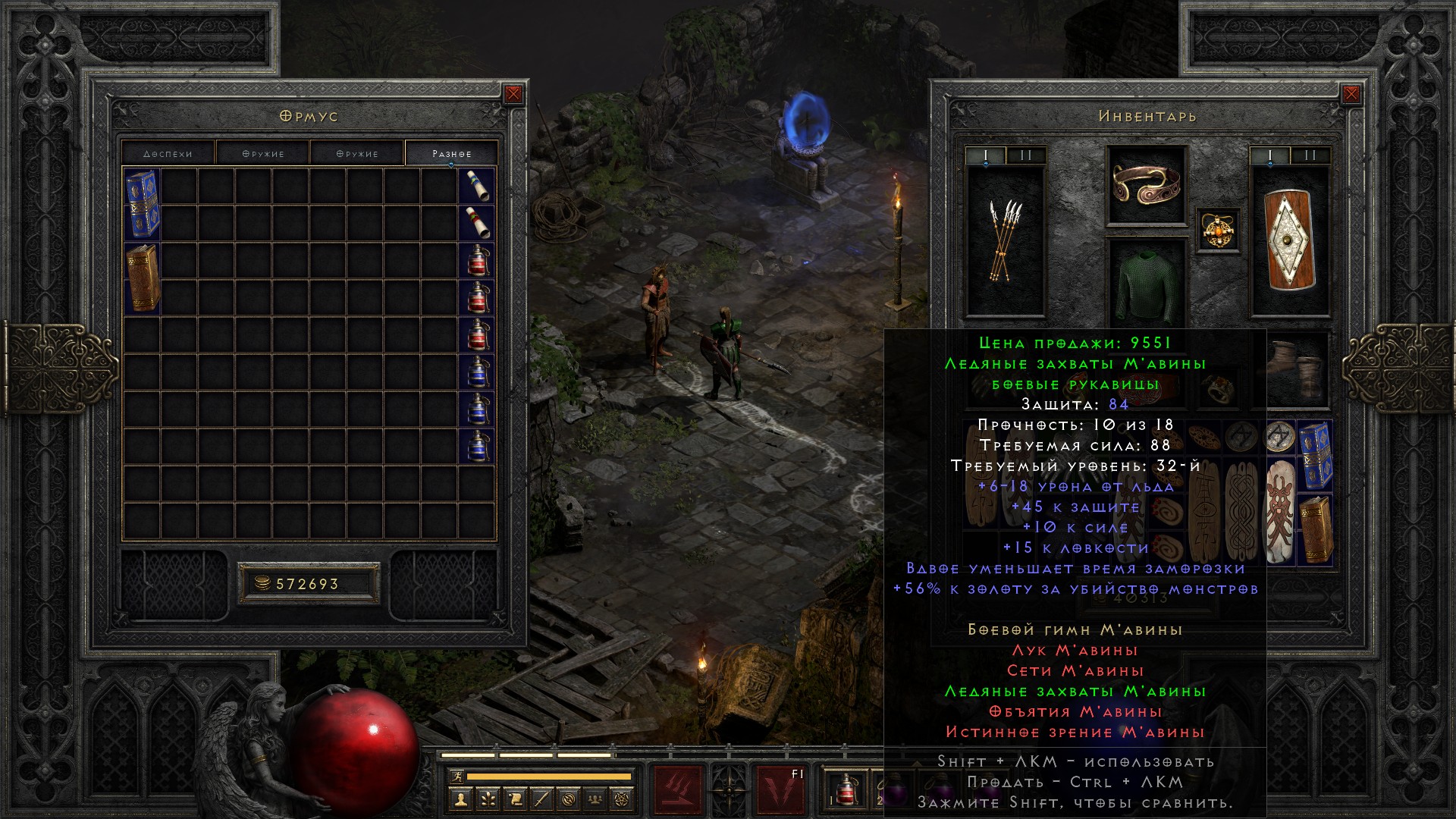Close the Инвентарь panel
The height and width of the screenshot is (819, 1456).
1351,94
